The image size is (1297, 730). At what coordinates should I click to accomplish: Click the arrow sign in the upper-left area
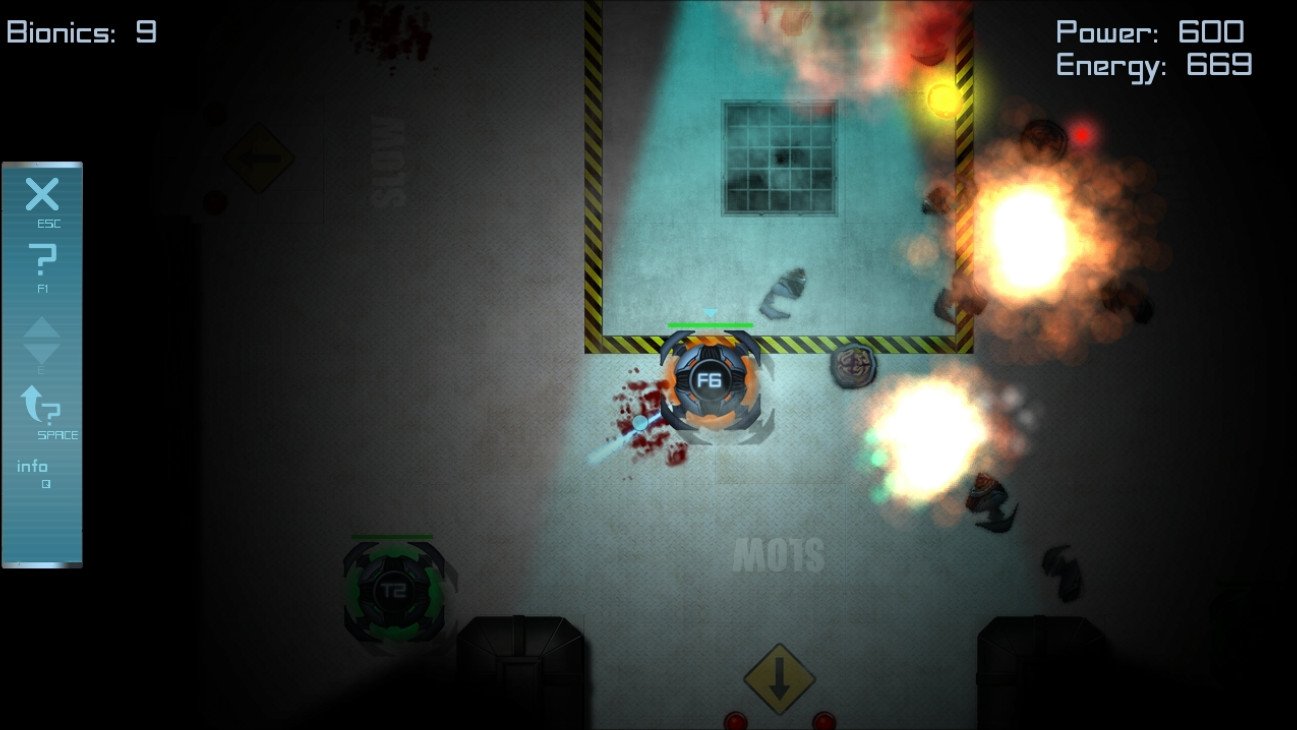tap(259, 157)
